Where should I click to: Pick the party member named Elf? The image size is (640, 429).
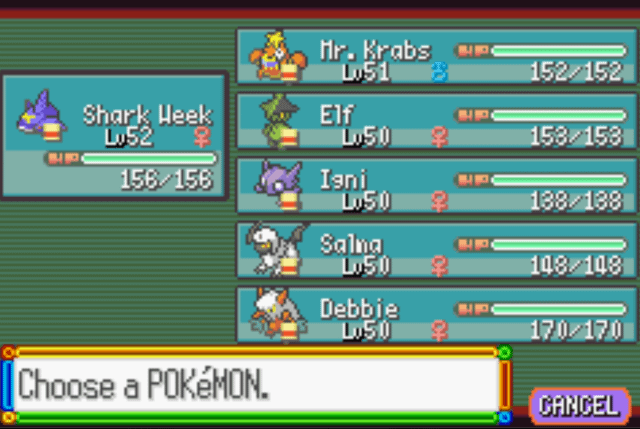(434, 121)
